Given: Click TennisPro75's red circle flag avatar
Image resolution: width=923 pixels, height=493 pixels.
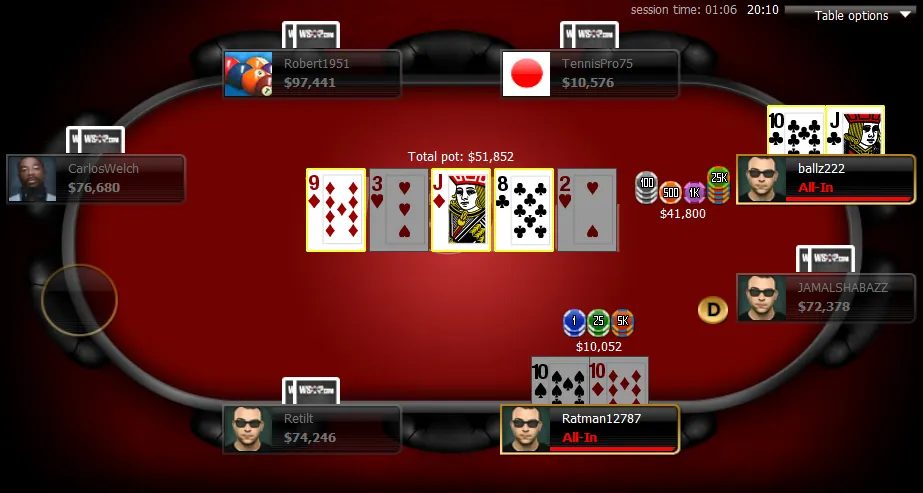Looking at the screenshot, I should pos(526,74).
